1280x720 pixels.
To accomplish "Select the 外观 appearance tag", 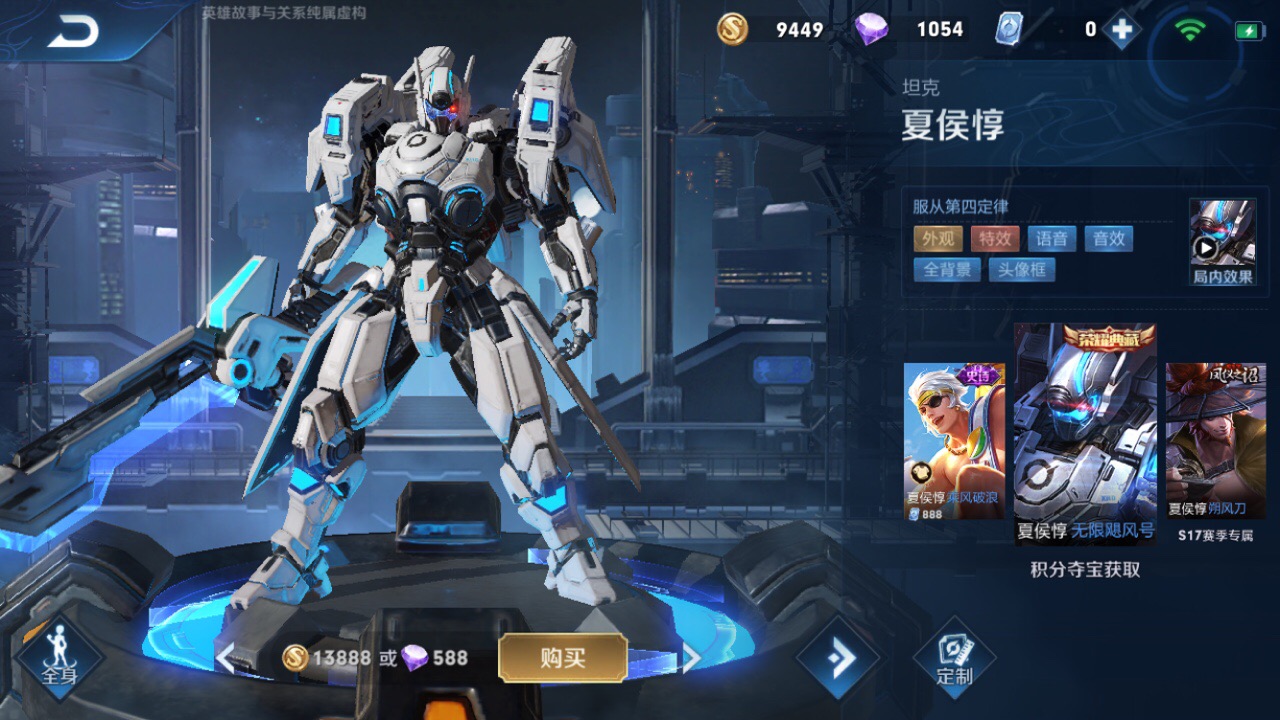I will tap(937, 238).
